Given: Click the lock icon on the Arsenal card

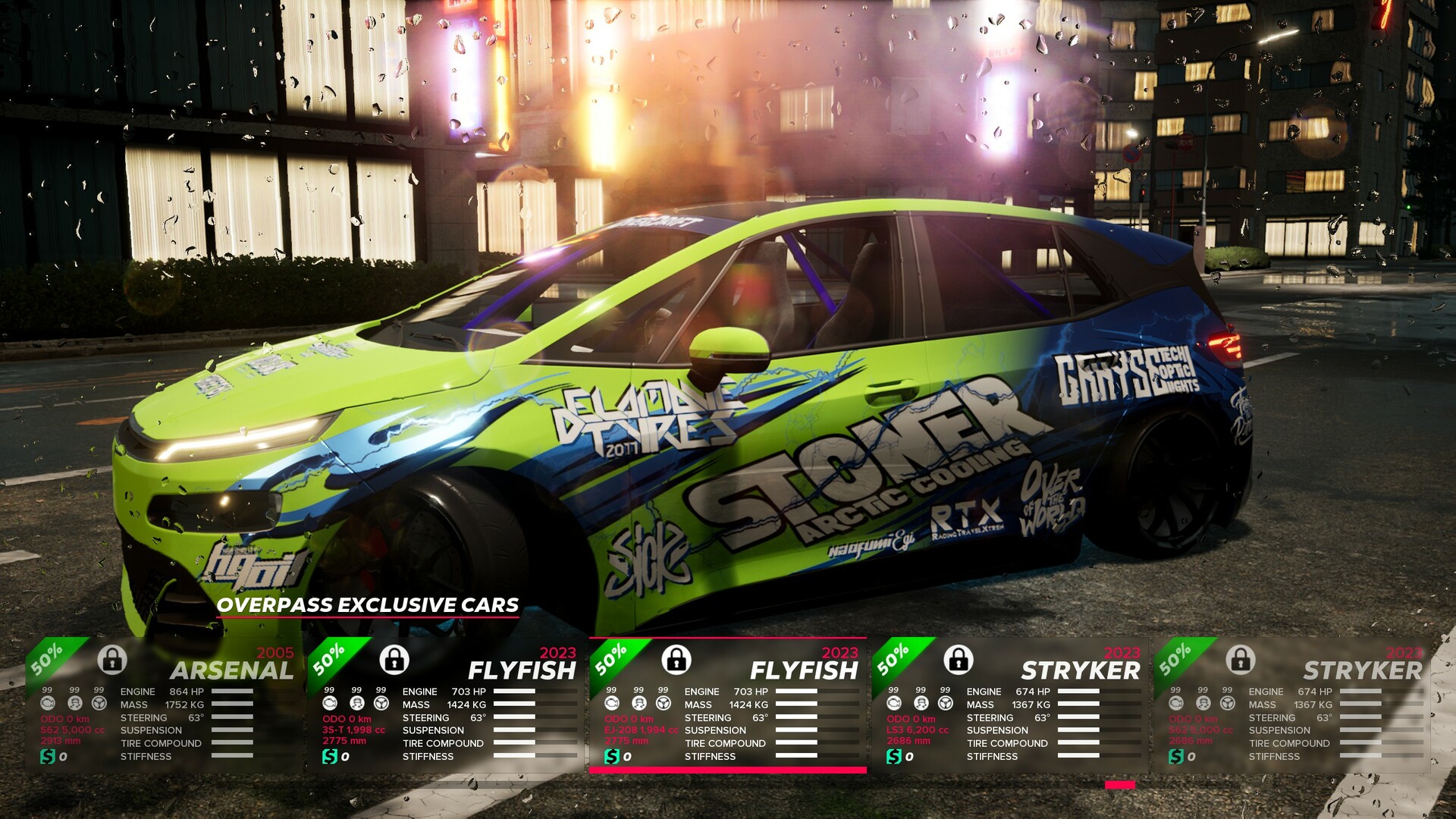Looking at the screenshot, I should pos(113,661).
